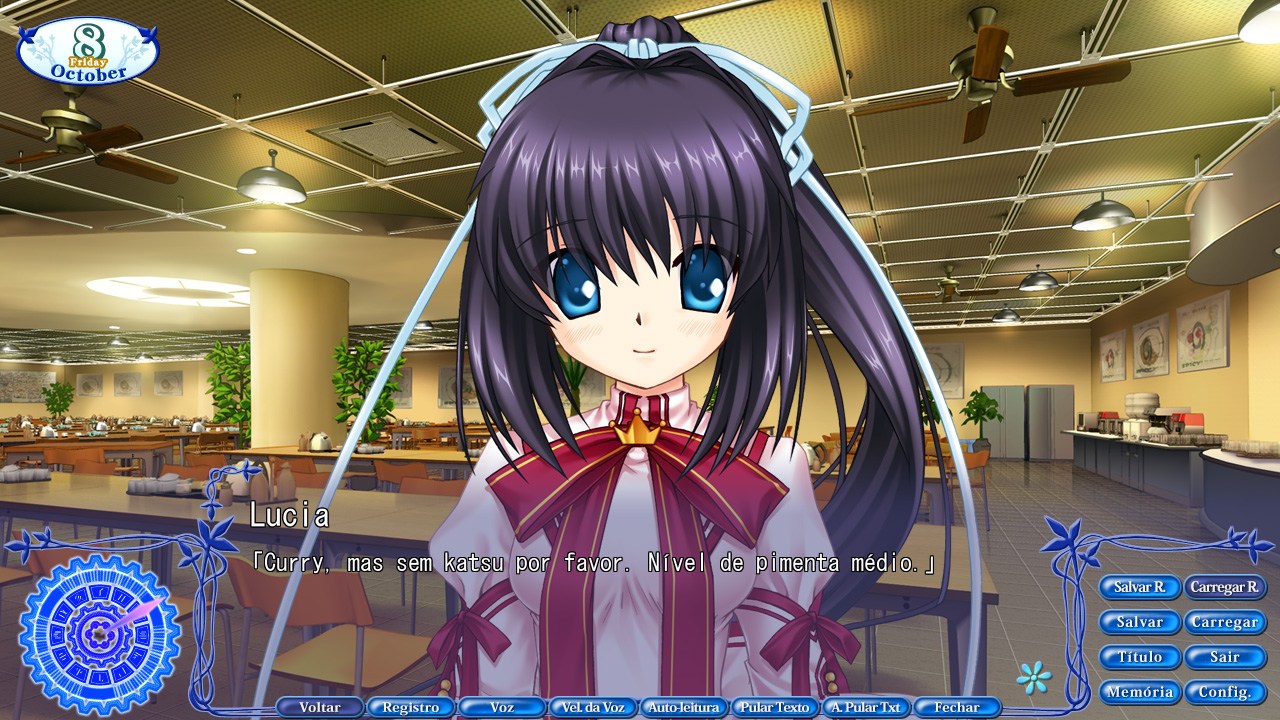
Task: Hide the dialogue box with Fechar
Action: (x=955, y=707)
